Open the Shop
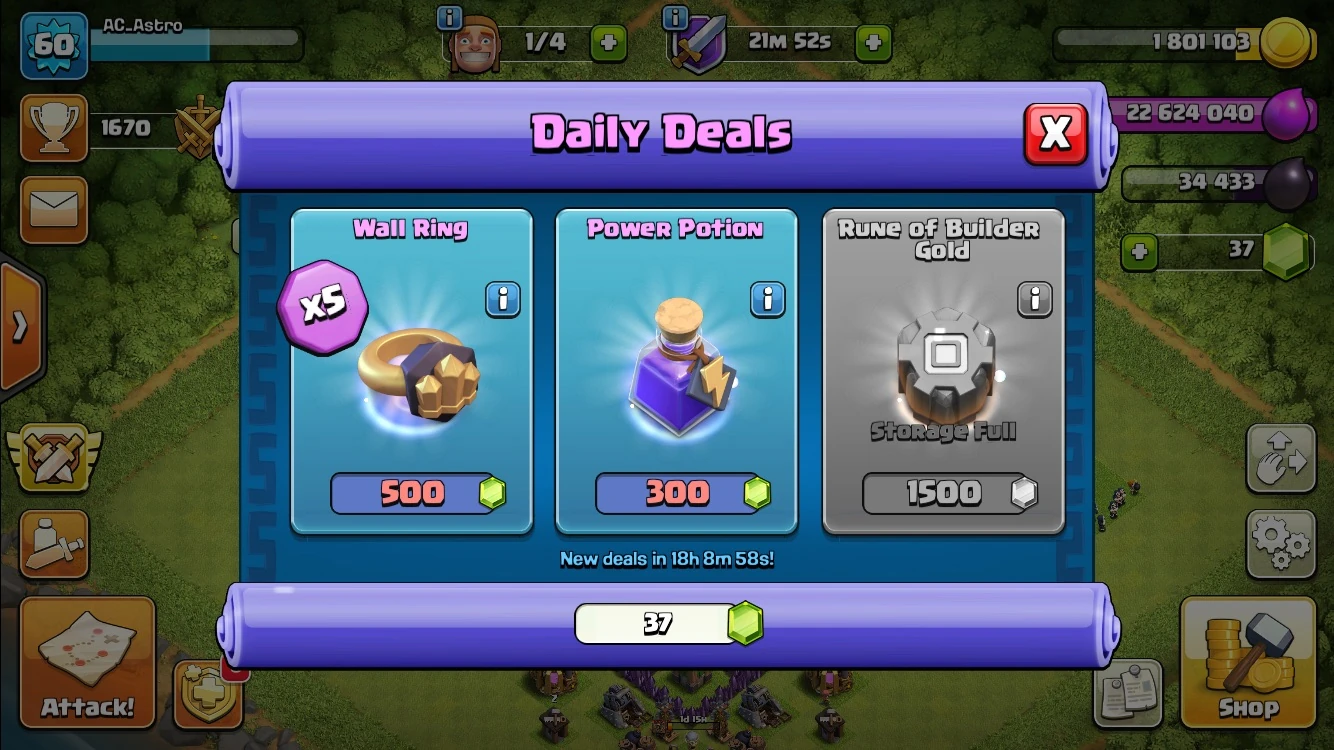1334x750 pixels. [x=1248, y=665]
